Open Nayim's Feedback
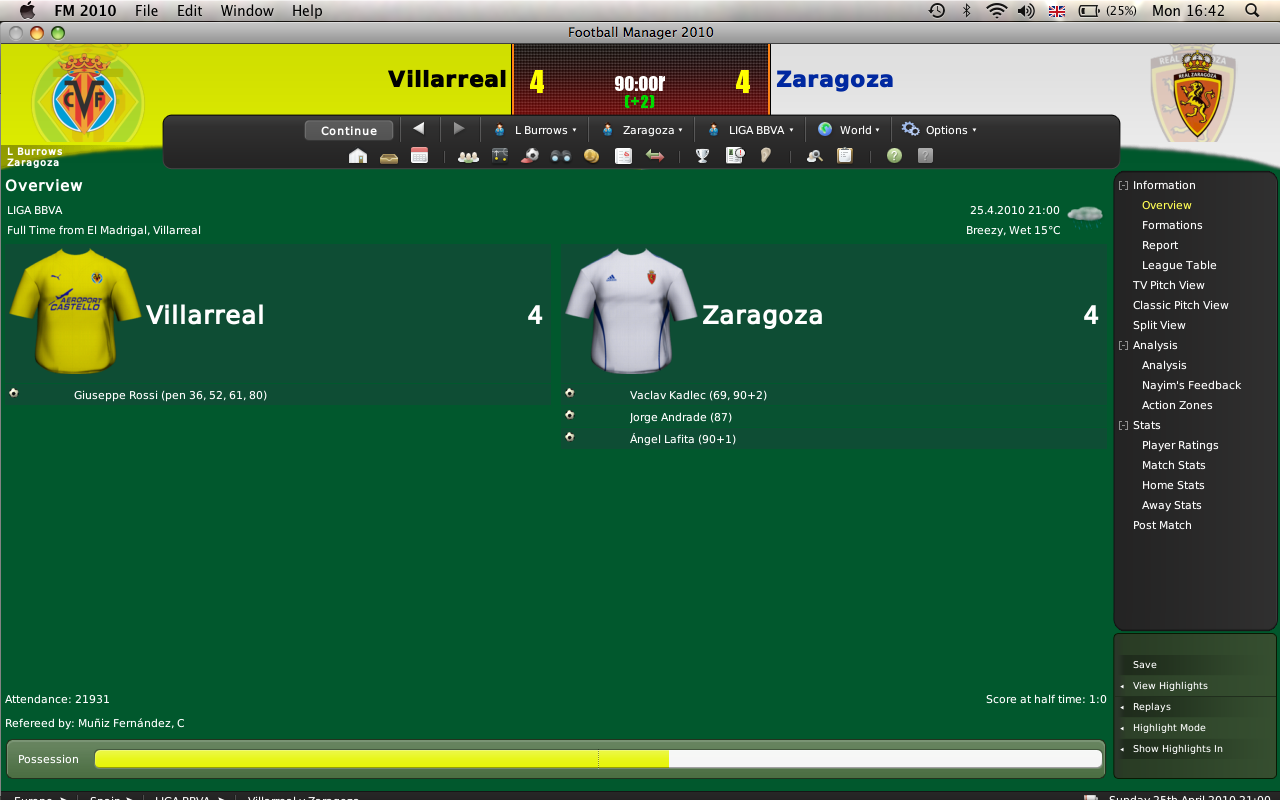Screen dimensions: 1280x800 pos(1191,385)
